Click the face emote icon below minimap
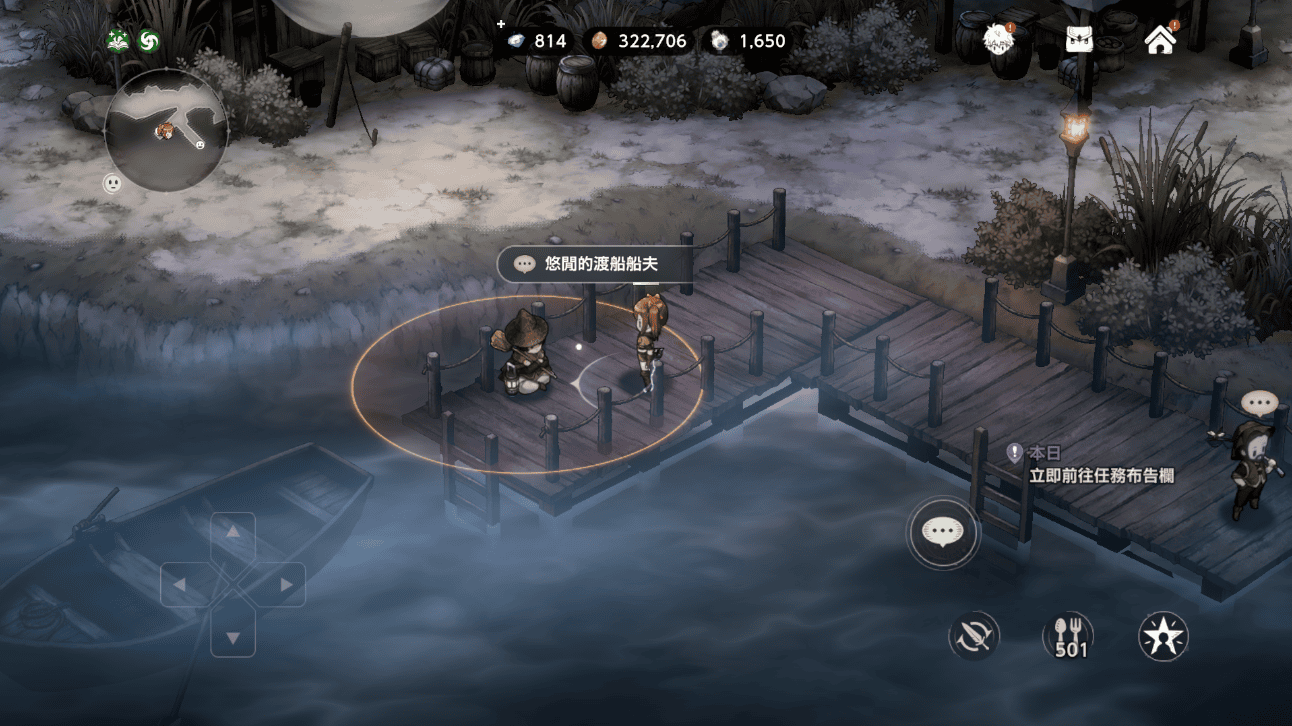The height and width of the screenshot is (726, 1292). click(112, 184)
